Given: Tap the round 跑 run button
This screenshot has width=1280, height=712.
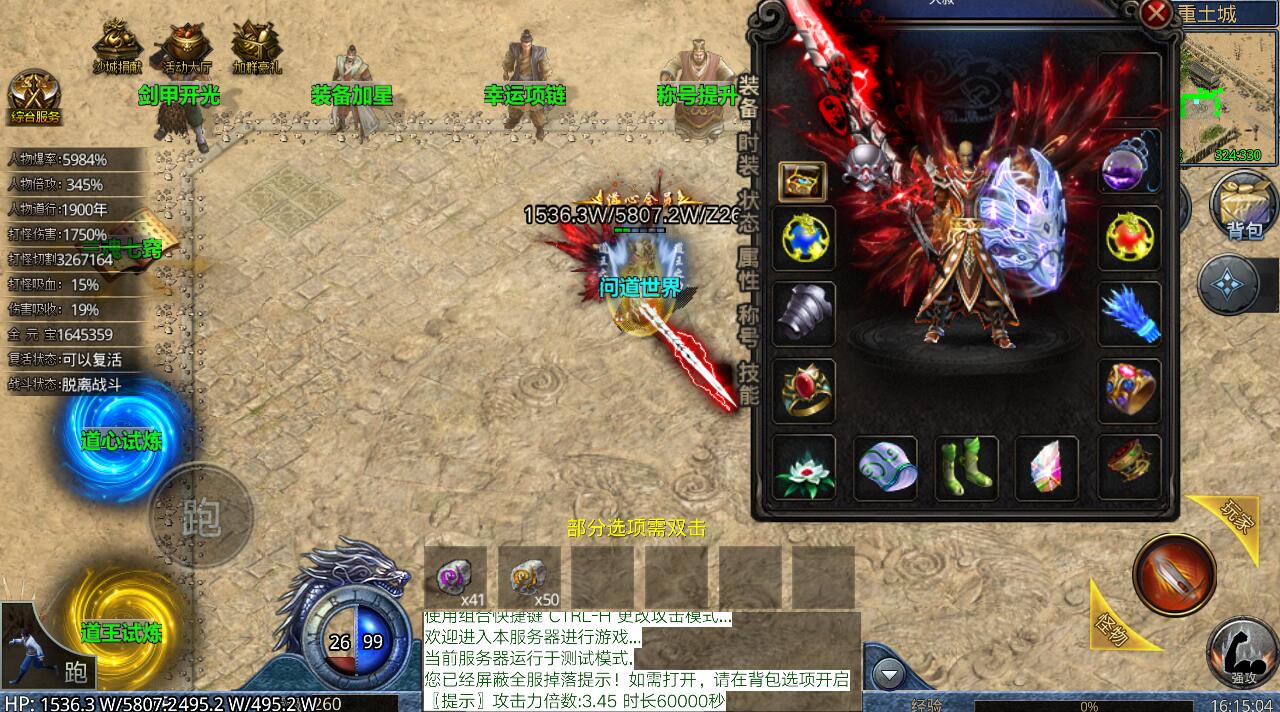Looking at the screenshot, I should click(201, 516).
